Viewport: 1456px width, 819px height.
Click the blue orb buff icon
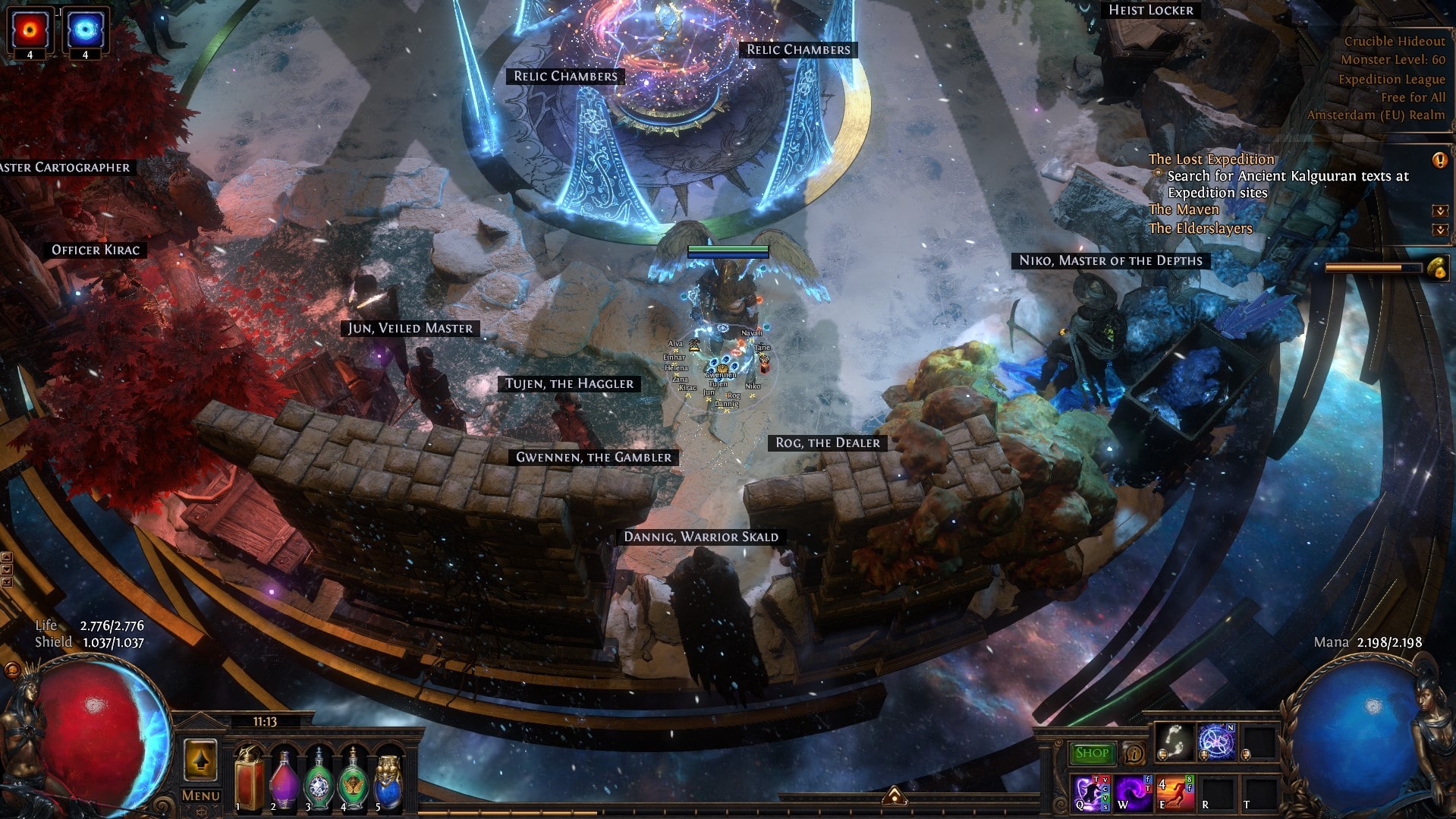pos(85,30)
